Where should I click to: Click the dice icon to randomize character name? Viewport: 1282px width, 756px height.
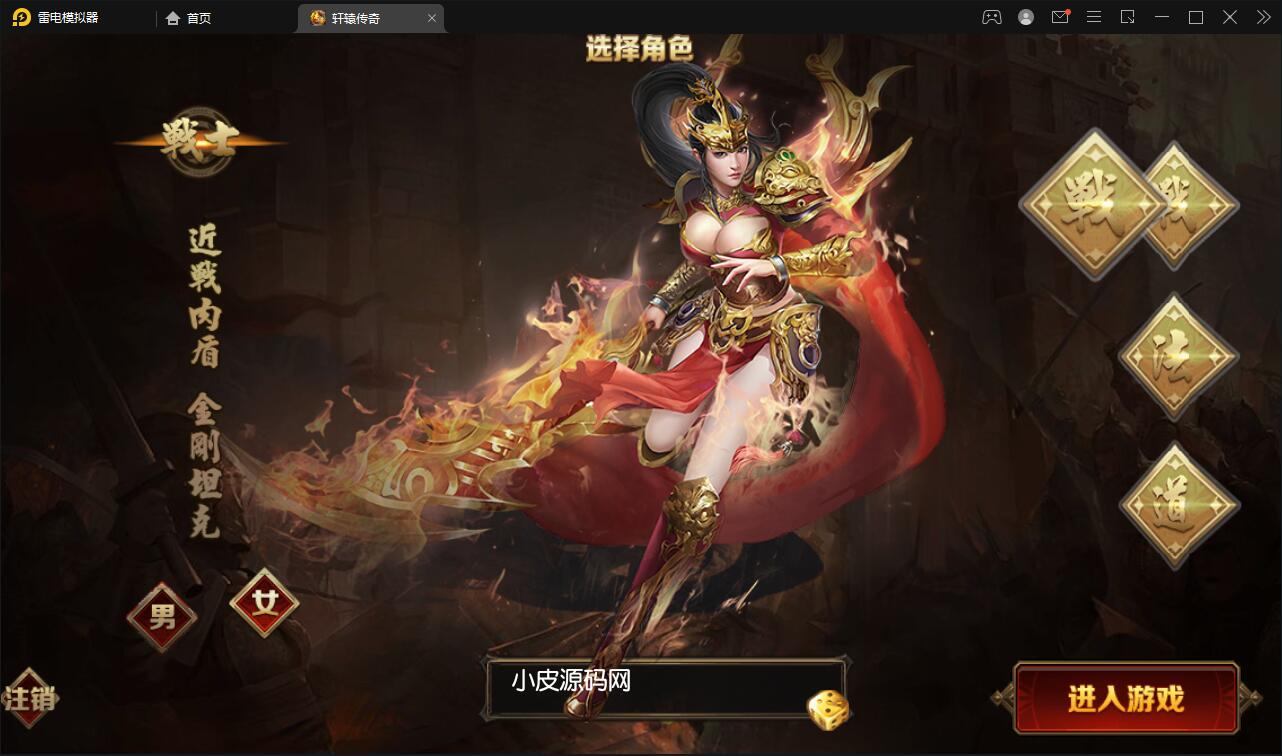point(826,709)
